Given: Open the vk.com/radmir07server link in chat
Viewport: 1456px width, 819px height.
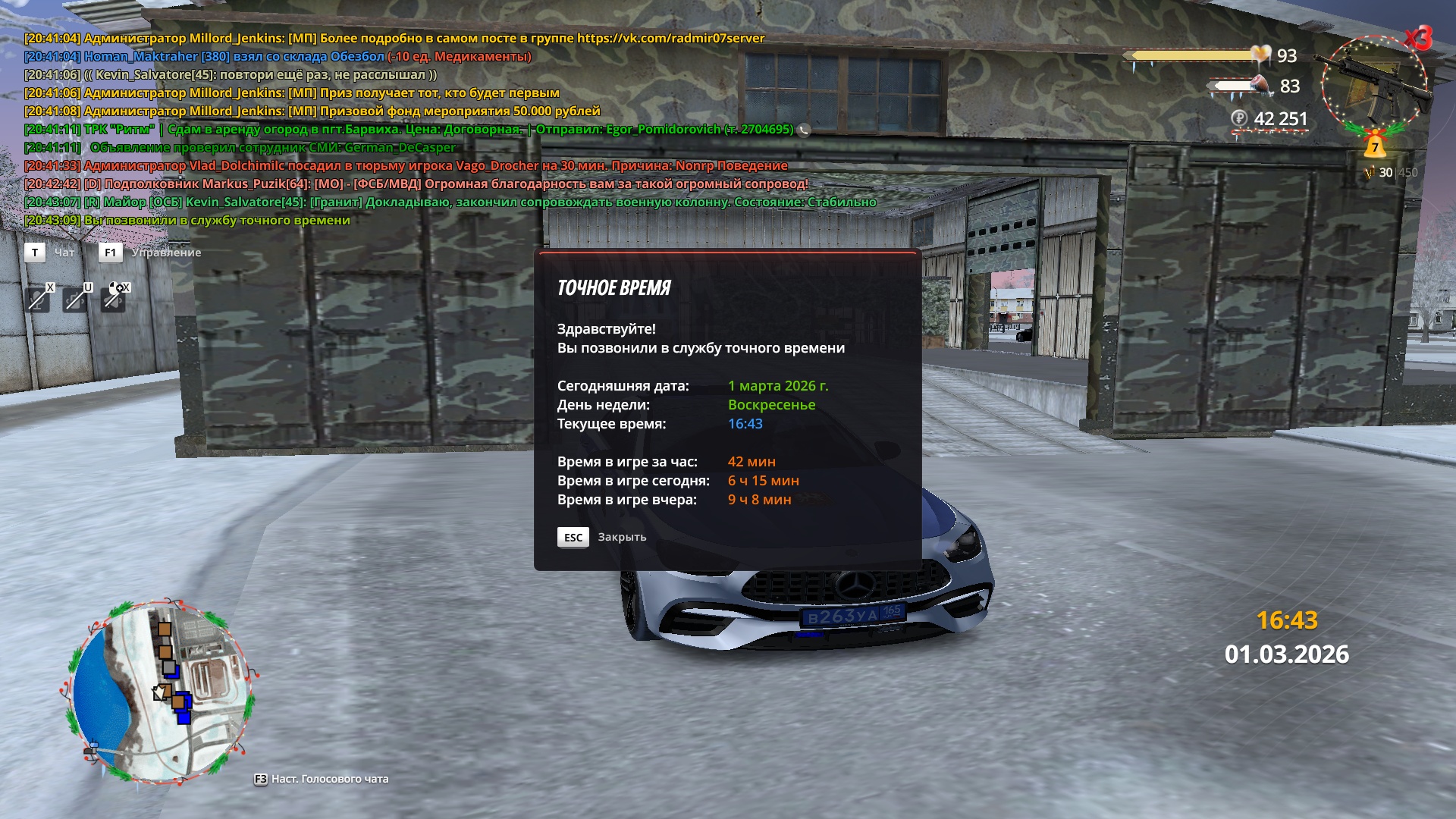Looking at the screenshot, I should (x=670, y=38).
